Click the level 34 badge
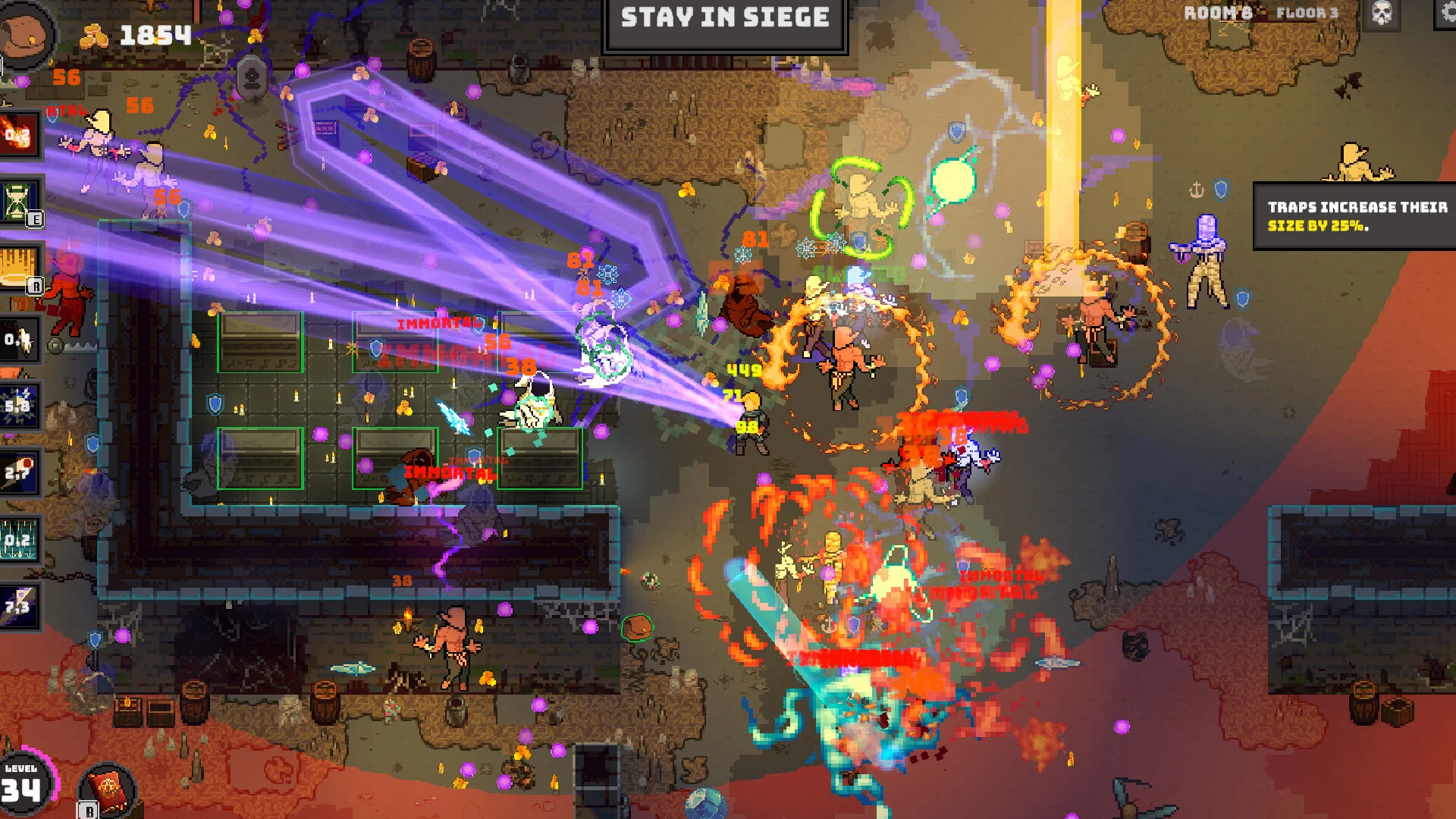 click(23, 785)
